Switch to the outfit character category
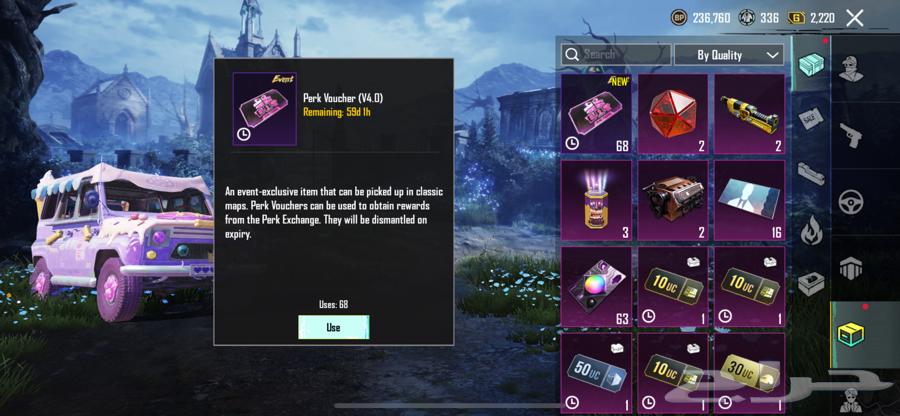The width and height of the screenshot is (900, 416). [x=852, y=72]
